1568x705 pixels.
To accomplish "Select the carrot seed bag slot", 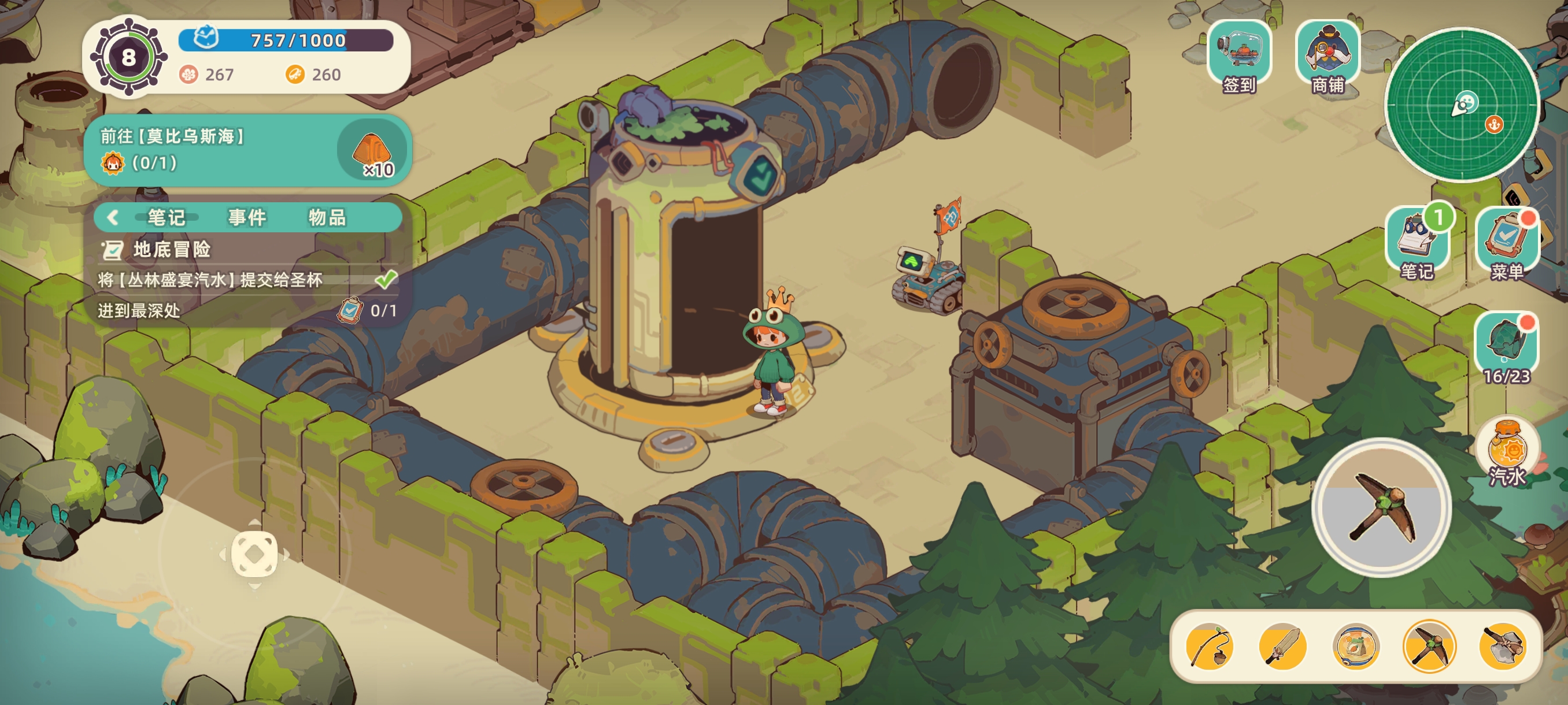I will click(x=1356, y=647).
